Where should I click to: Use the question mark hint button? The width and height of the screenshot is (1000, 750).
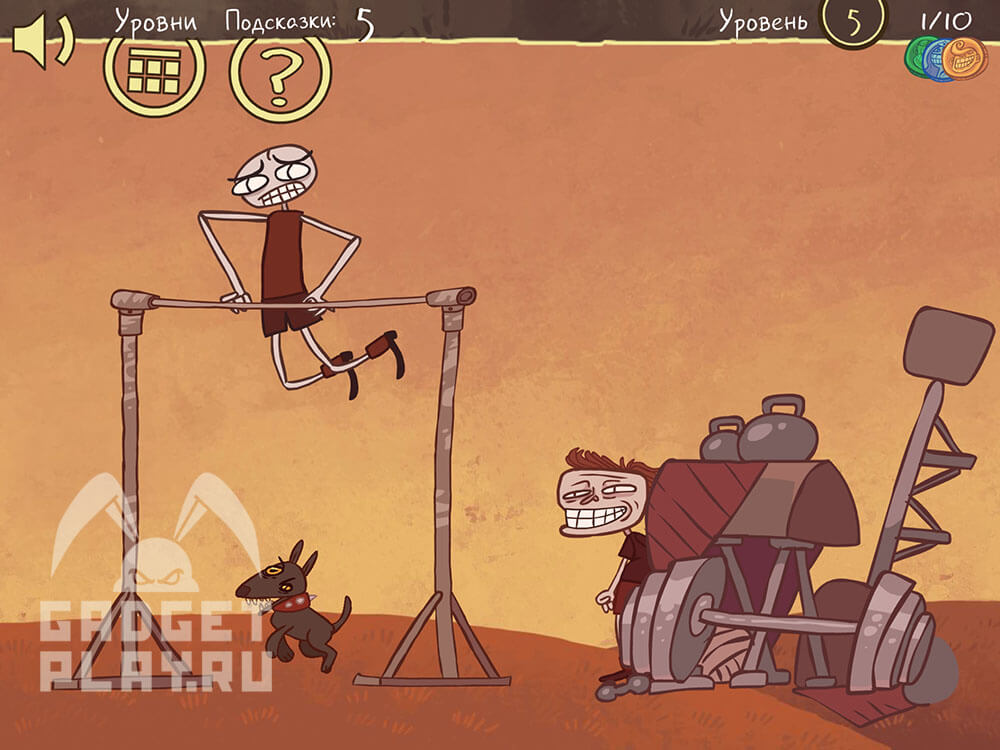pos(280,72)
